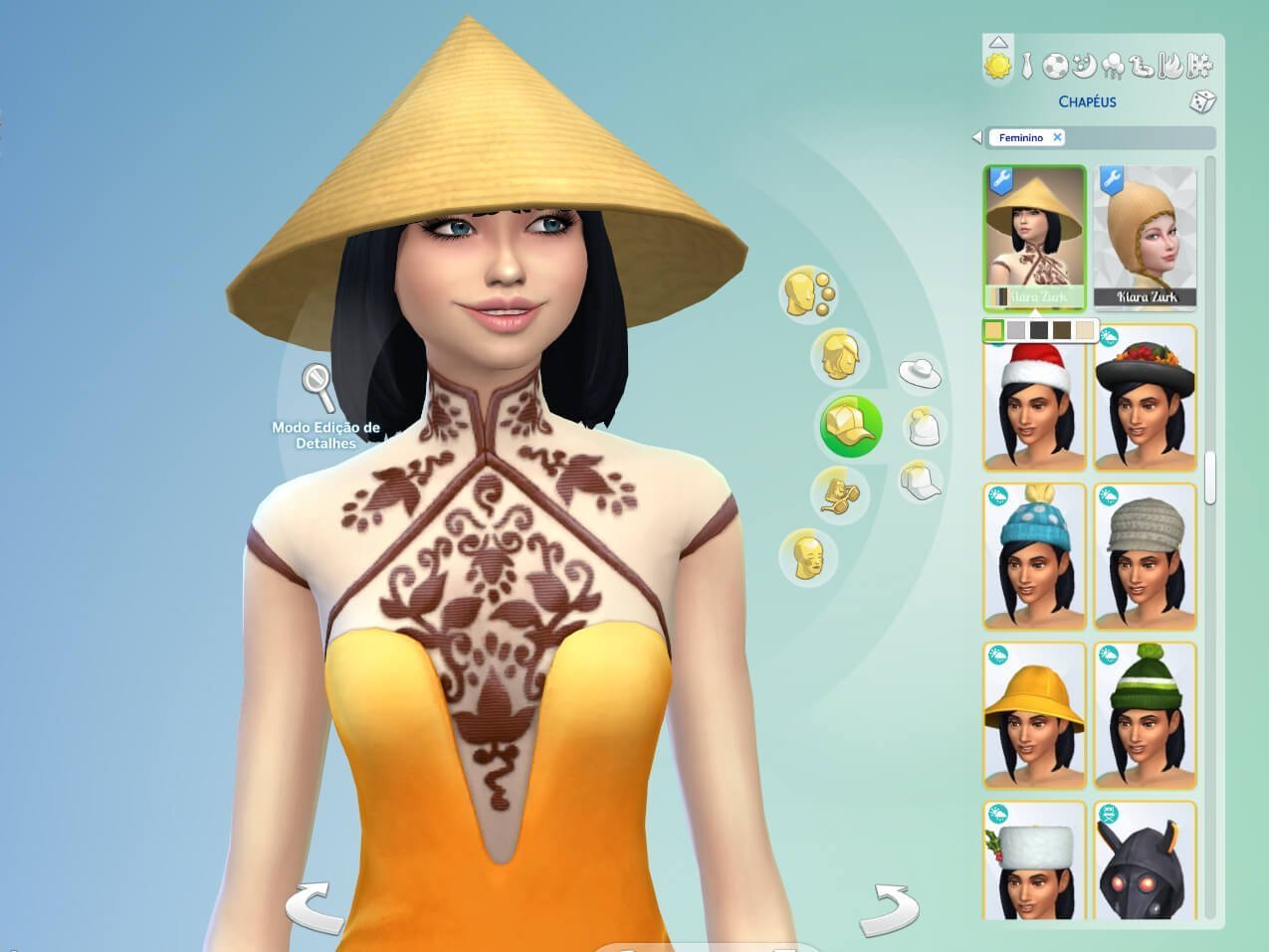
Task: Open the sleepwear moon outfit category
Action: coord(1084,66)
